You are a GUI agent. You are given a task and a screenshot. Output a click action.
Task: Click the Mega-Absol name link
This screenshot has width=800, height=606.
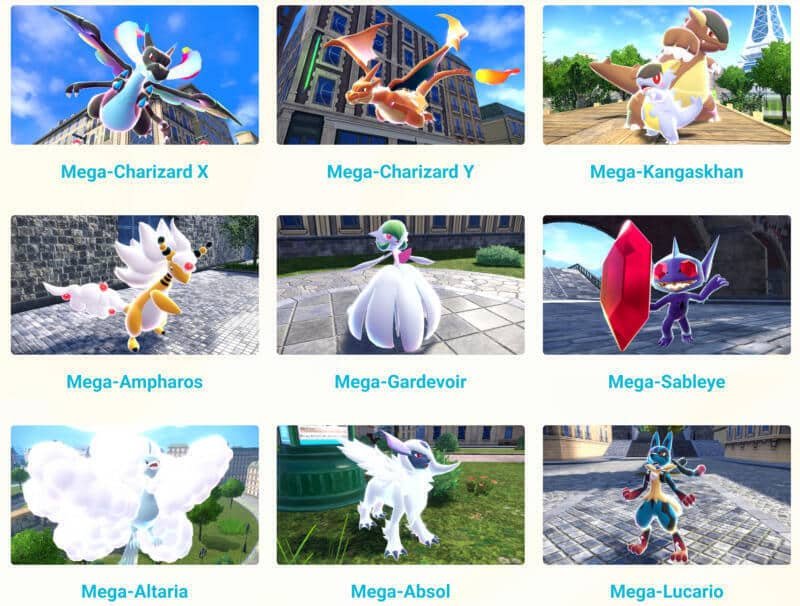[x=400, y=591]
